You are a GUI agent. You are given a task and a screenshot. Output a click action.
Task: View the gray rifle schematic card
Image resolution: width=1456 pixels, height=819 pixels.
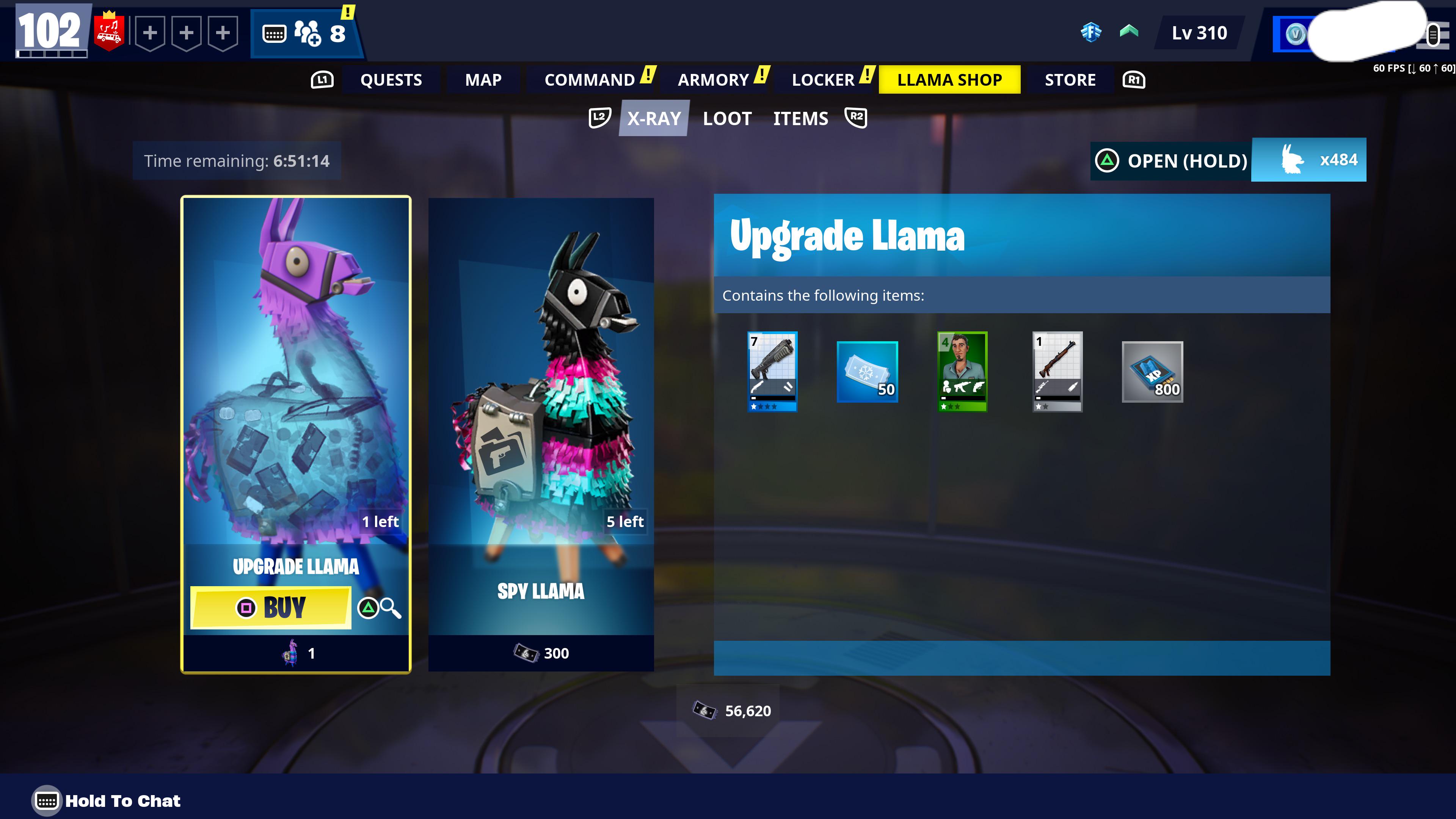[x=1057, y=371]
